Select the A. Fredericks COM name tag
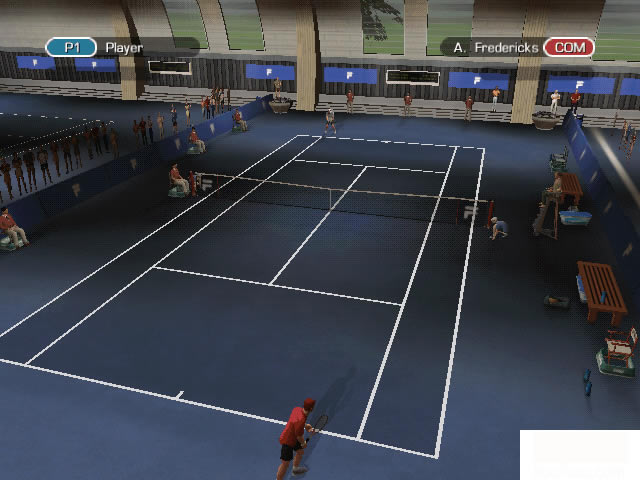Image resolution: width=640 pixels, height=480 pixels. [518, 47]
